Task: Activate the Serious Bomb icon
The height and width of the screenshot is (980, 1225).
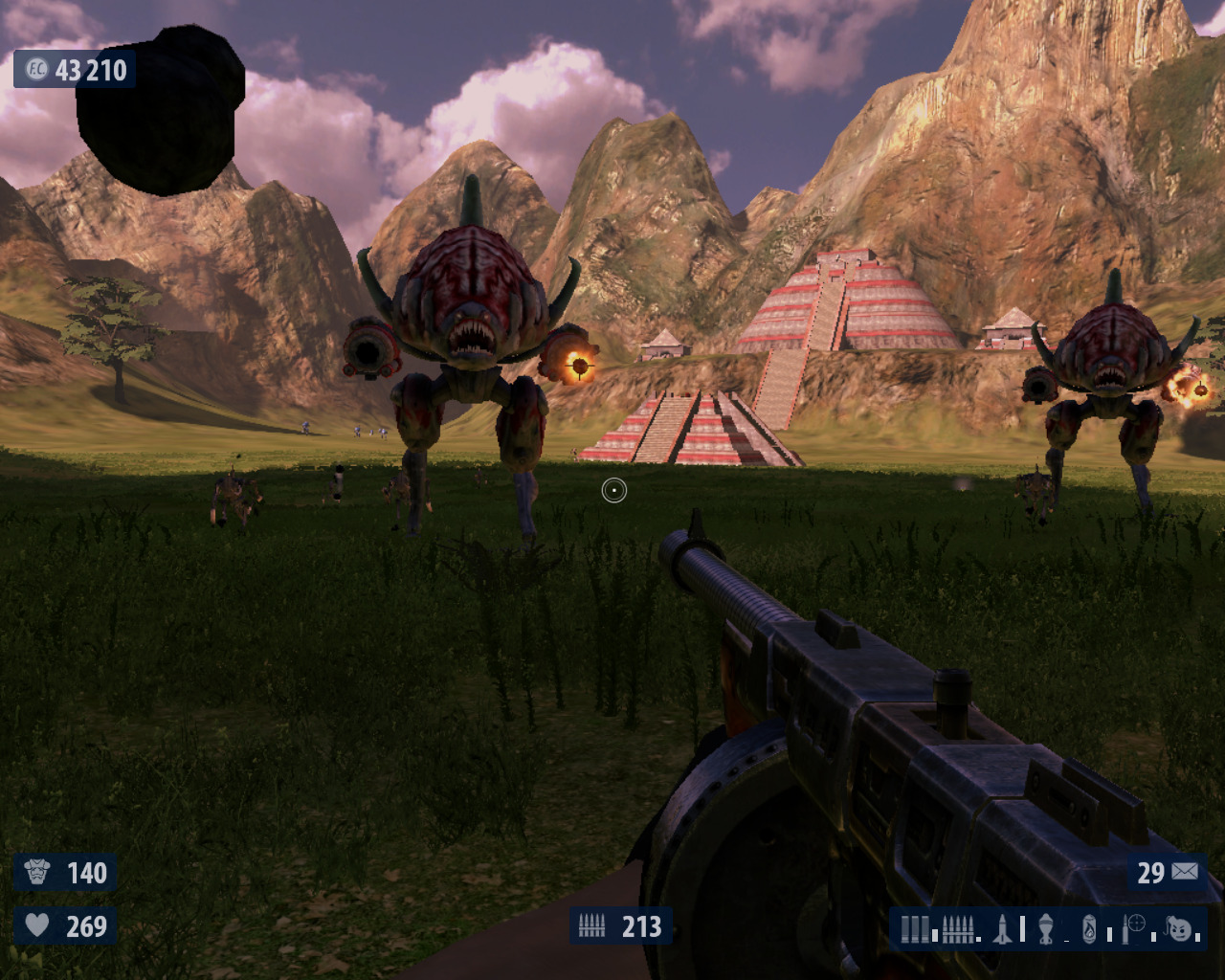Action: pos(1181,928)
